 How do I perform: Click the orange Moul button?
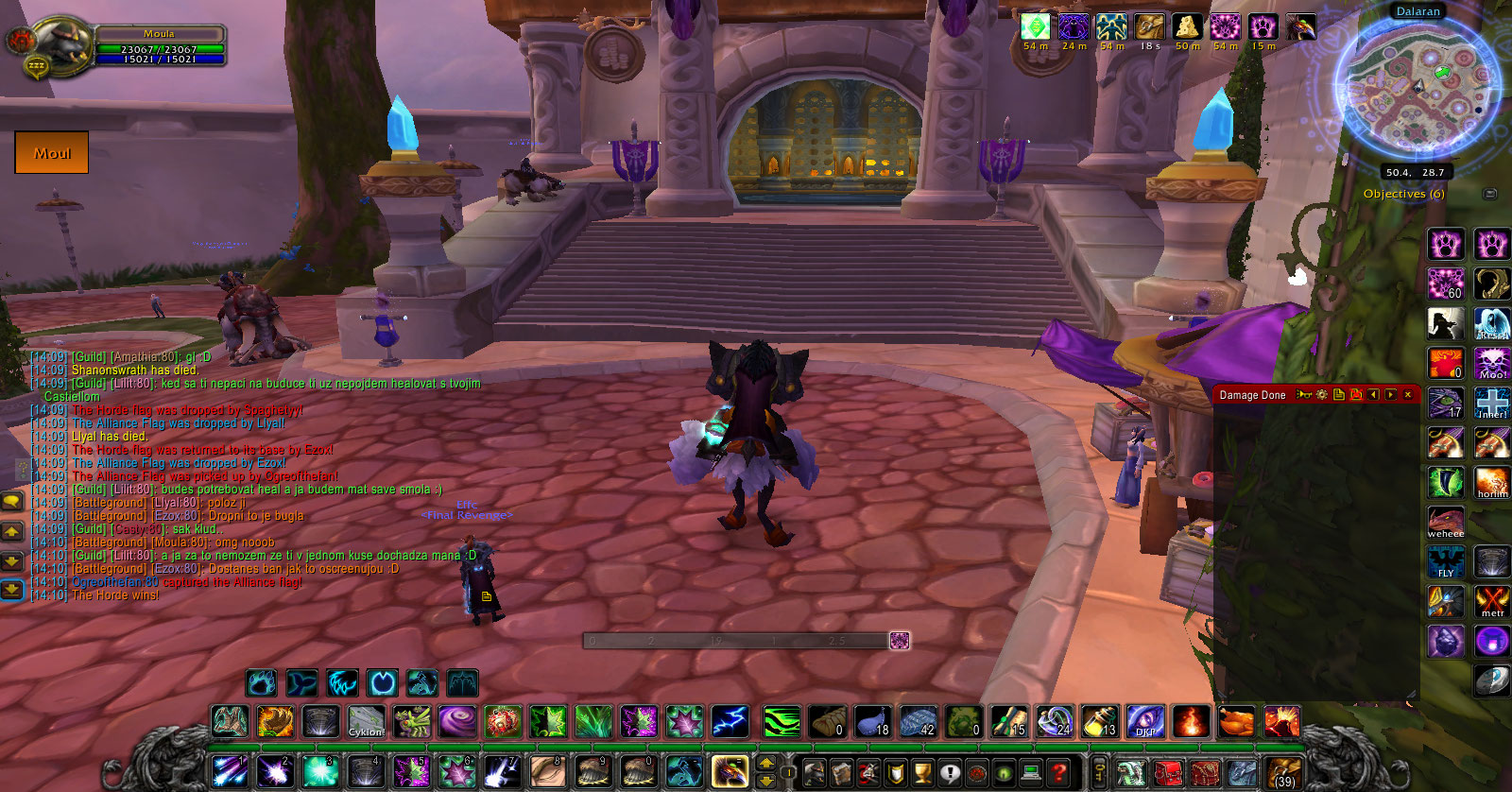pyautogui.click(x=52, y=153)
